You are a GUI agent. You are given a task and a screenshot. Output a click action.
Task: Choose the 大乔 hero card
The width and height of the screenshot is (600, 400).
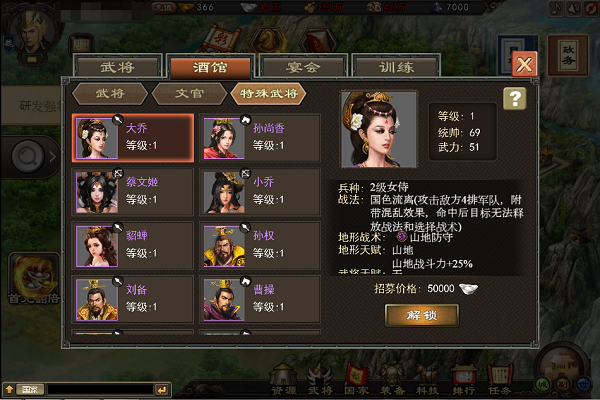133,138
